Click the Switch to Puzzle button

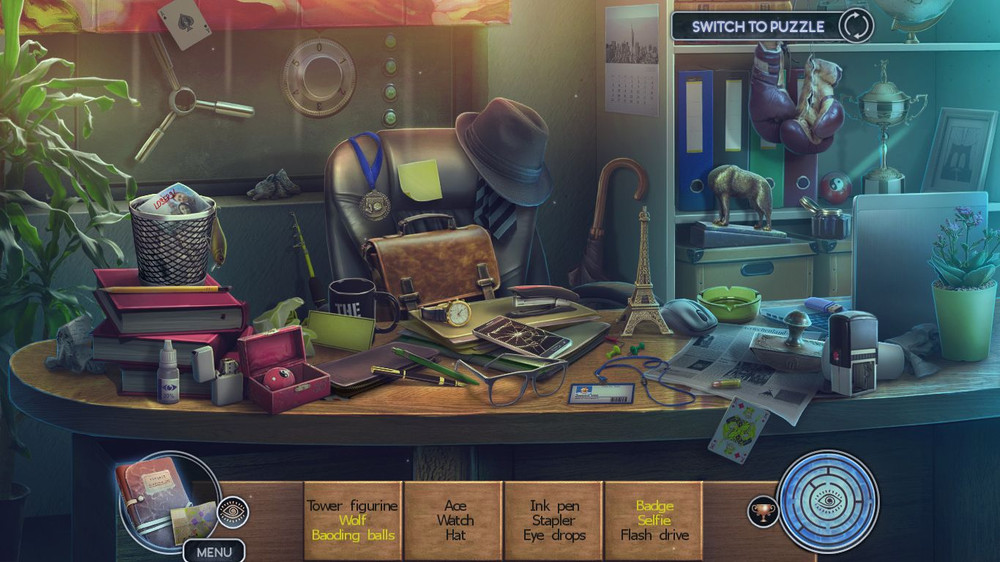click(x=771, y=26)
